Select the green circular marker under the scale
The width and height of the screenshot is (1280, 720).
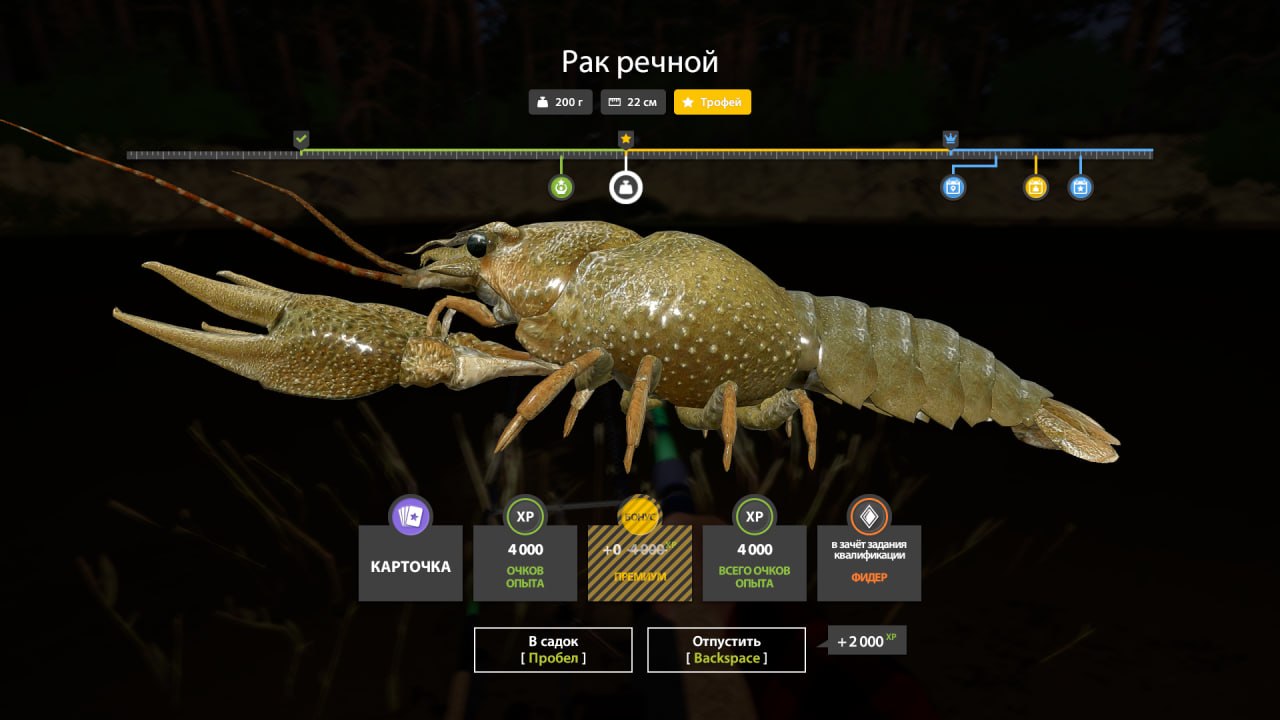coord(561,187)
